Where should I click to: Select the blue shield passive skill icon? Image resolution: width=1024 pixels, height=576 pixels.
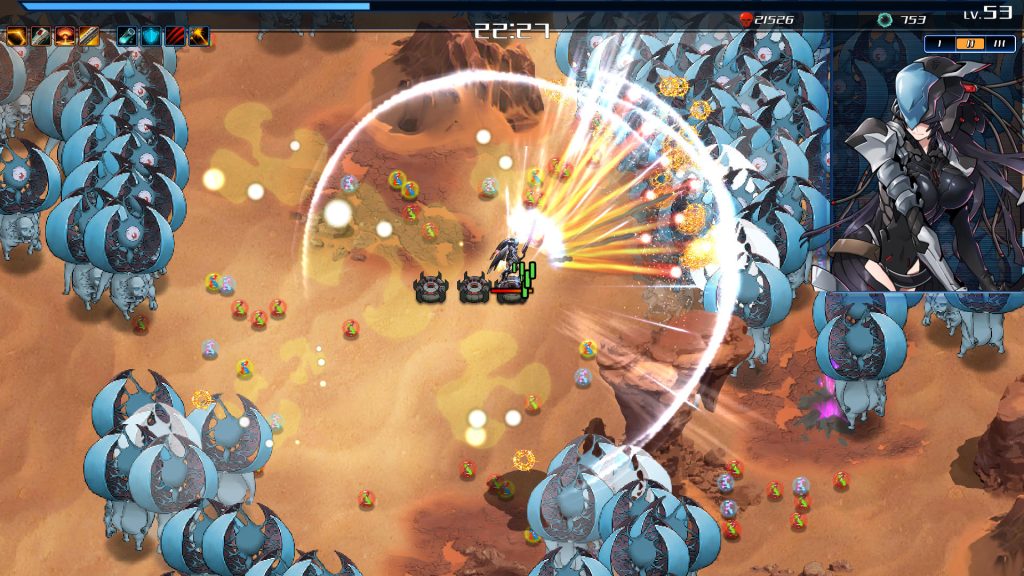click(x=151, y=37)
